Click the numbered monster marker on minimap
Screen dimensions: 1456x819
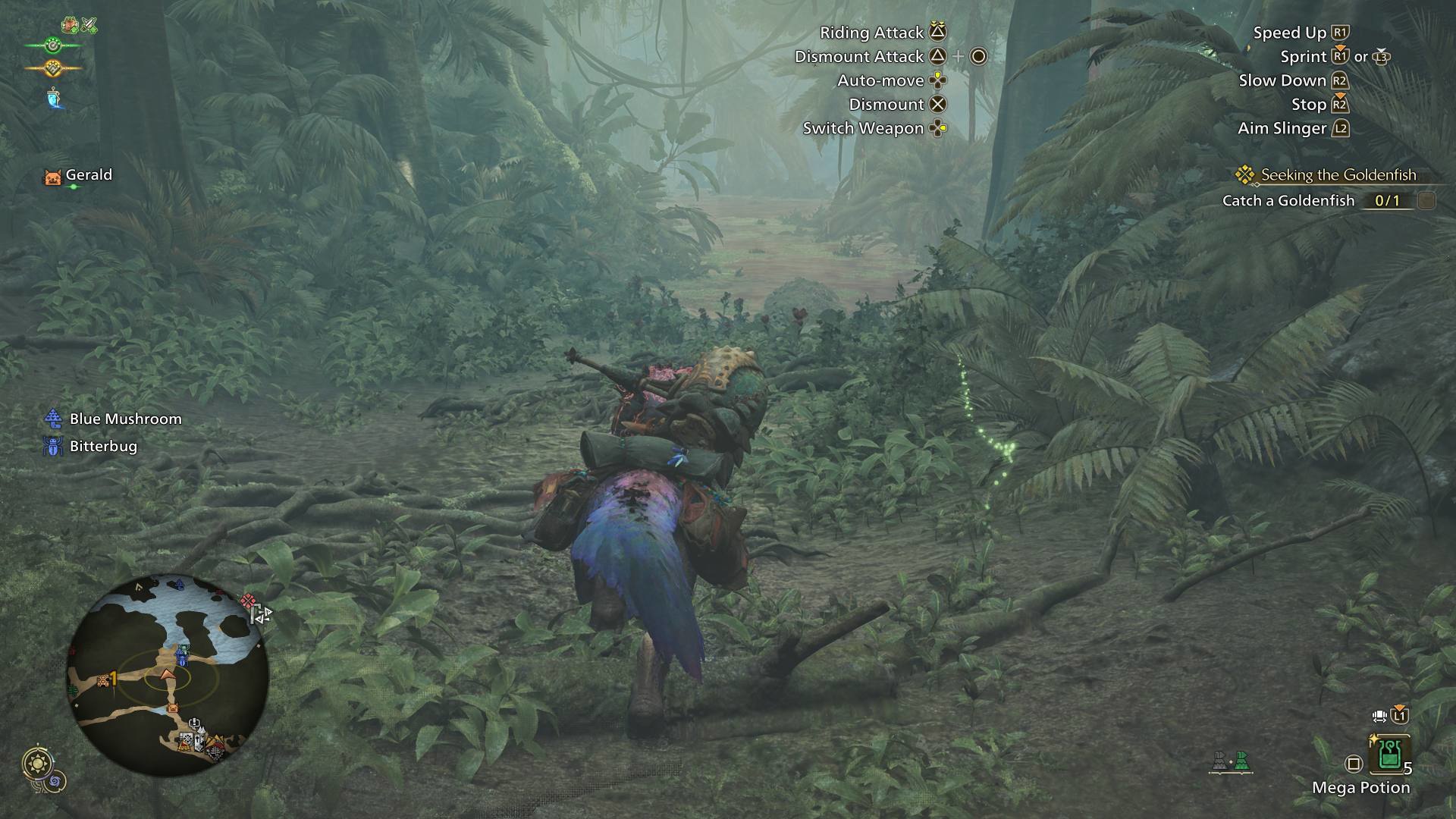106,680
